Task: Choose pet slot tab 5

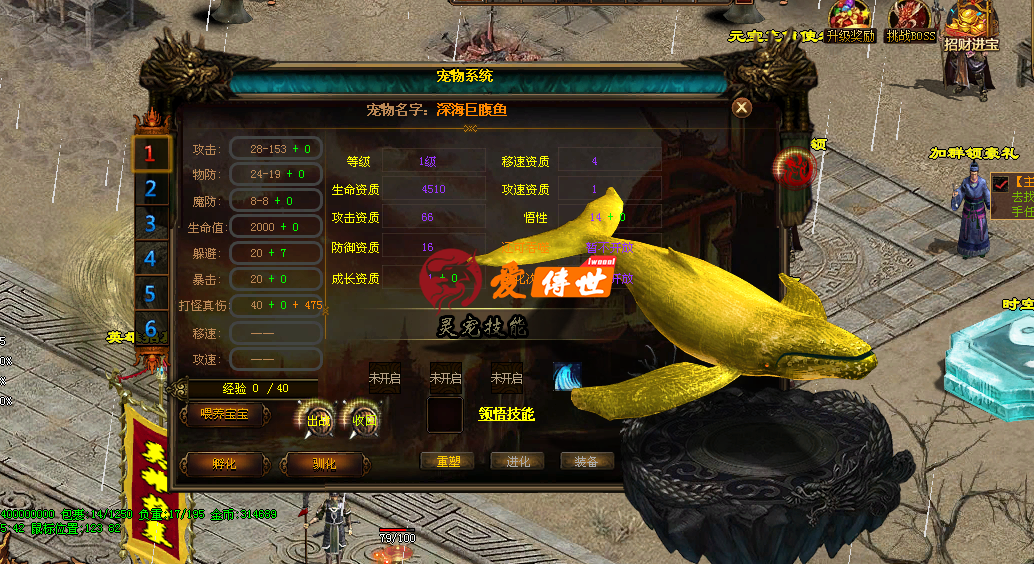Action: click(150, 294)
